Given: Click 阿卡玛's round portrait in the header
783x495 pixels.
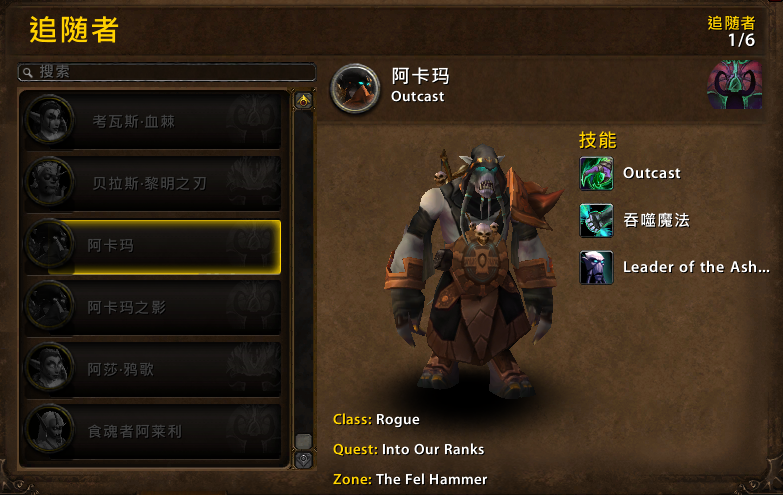Looking at the screenshot, I should 356,88.
